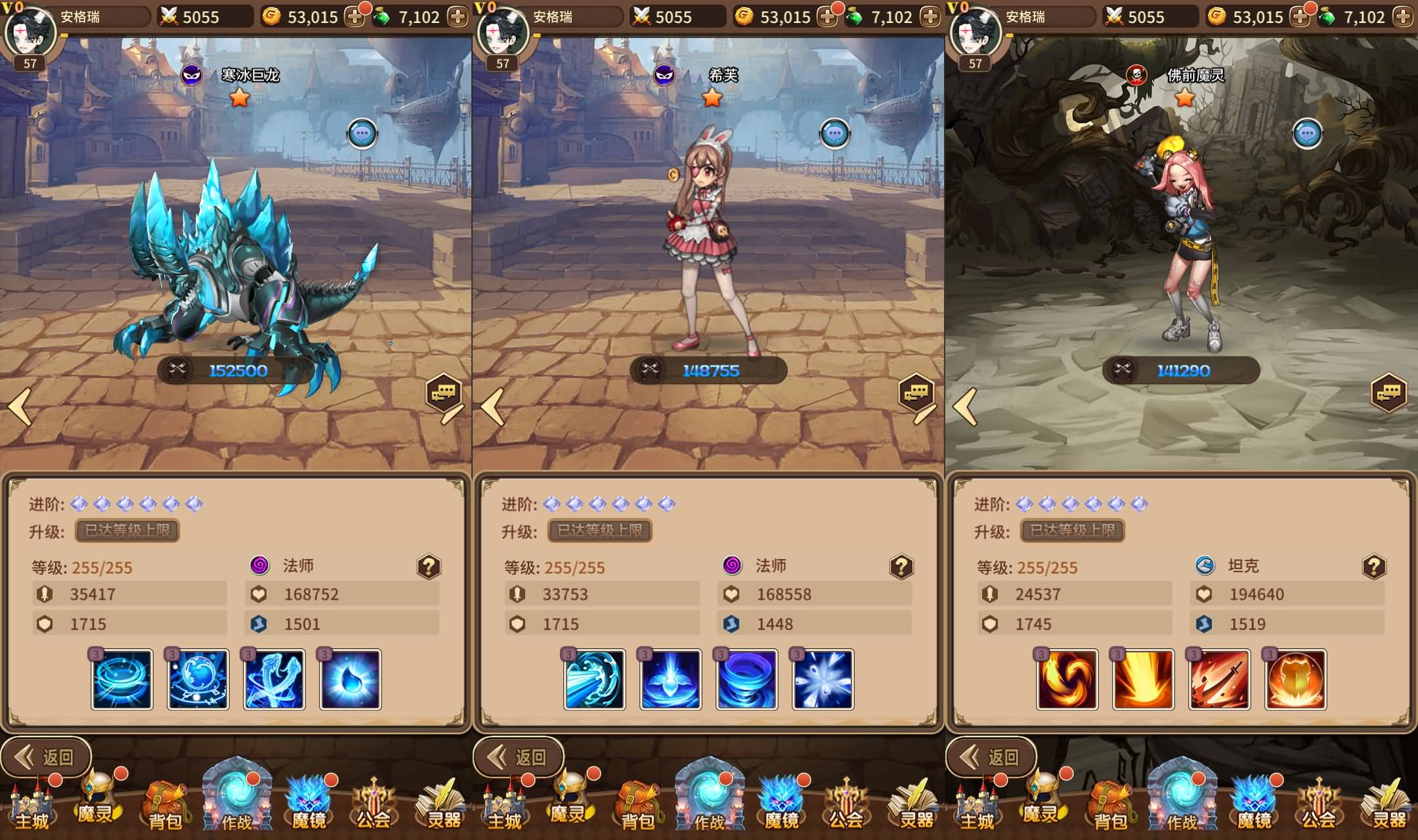
Task: Show the speech bubble beside 寒冰巨龙
Action: click(362, 134)
